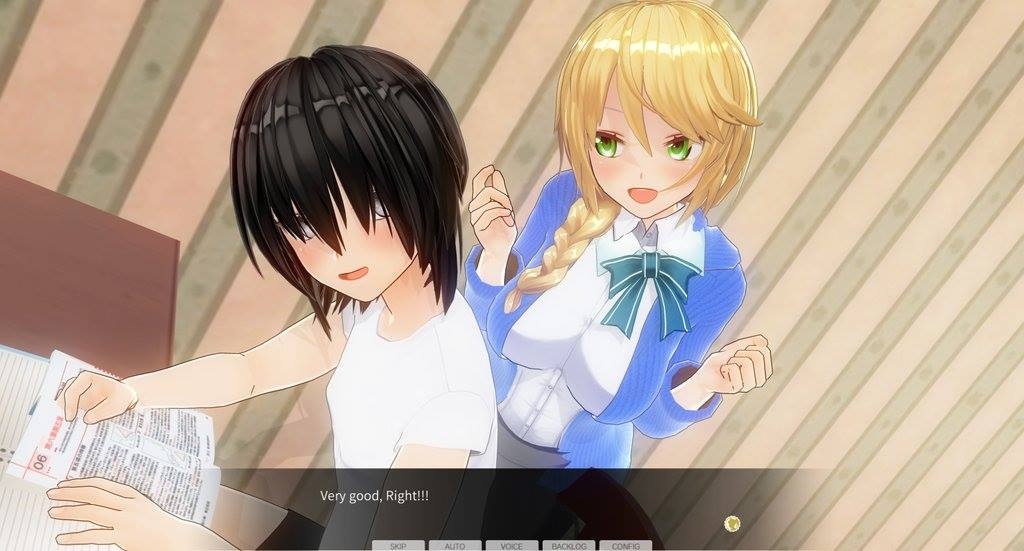This screenshot has width=1024, height=551.
Task: Open the BACKLOG of past dialogue
Action: [x=568, y=546]
